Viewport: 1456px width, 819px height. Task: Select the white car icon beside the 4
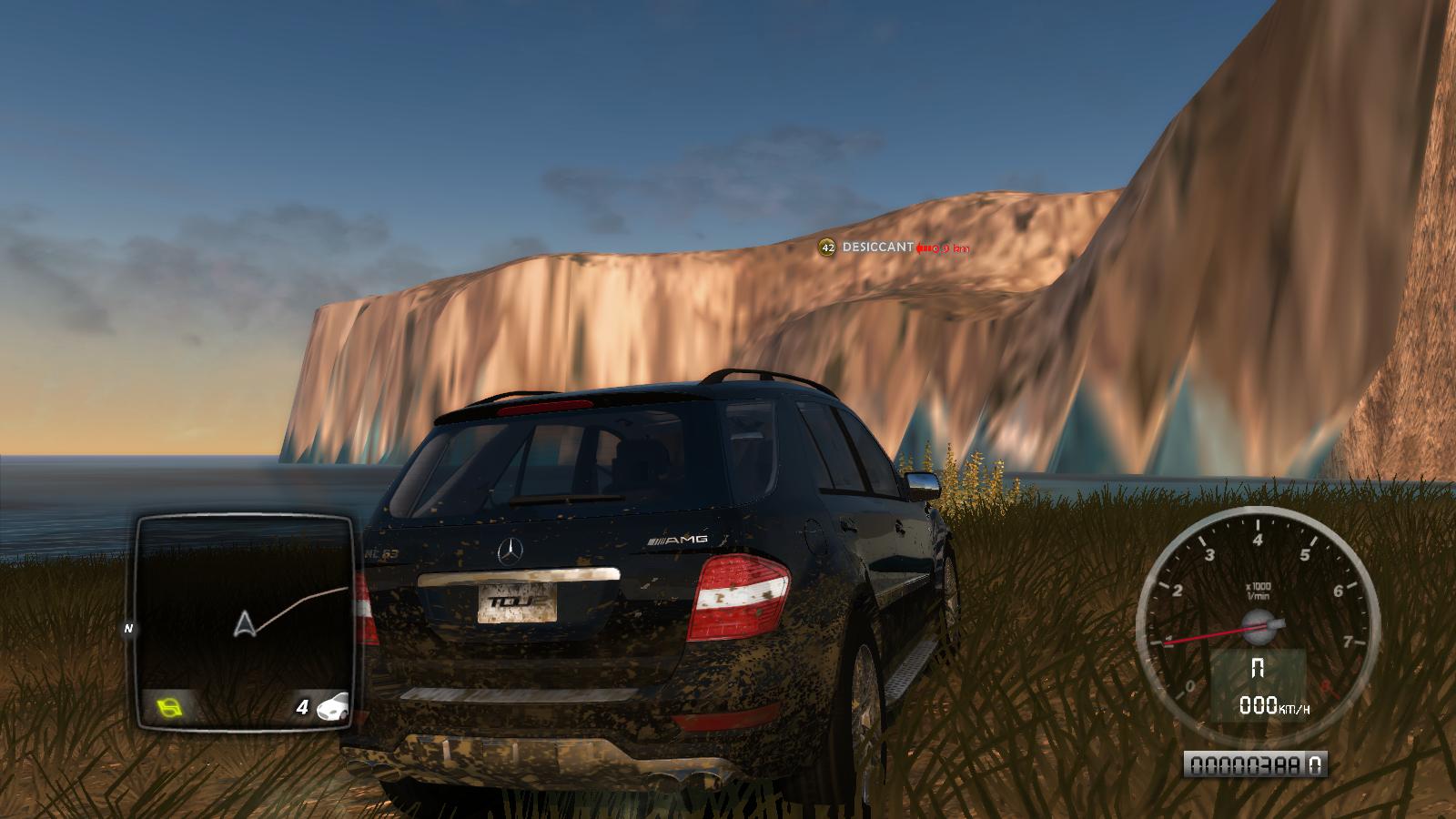[x=333, y=706]
